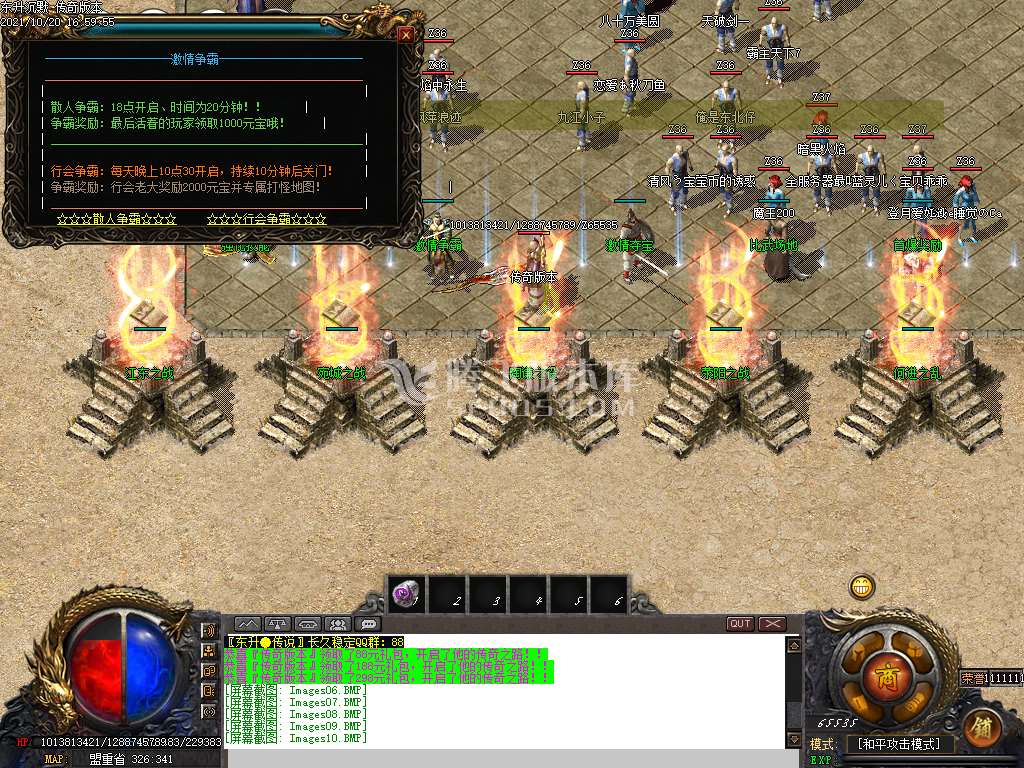Choose the 行会争霸 link
This screenshot has width=1024, height=768.
267,219
